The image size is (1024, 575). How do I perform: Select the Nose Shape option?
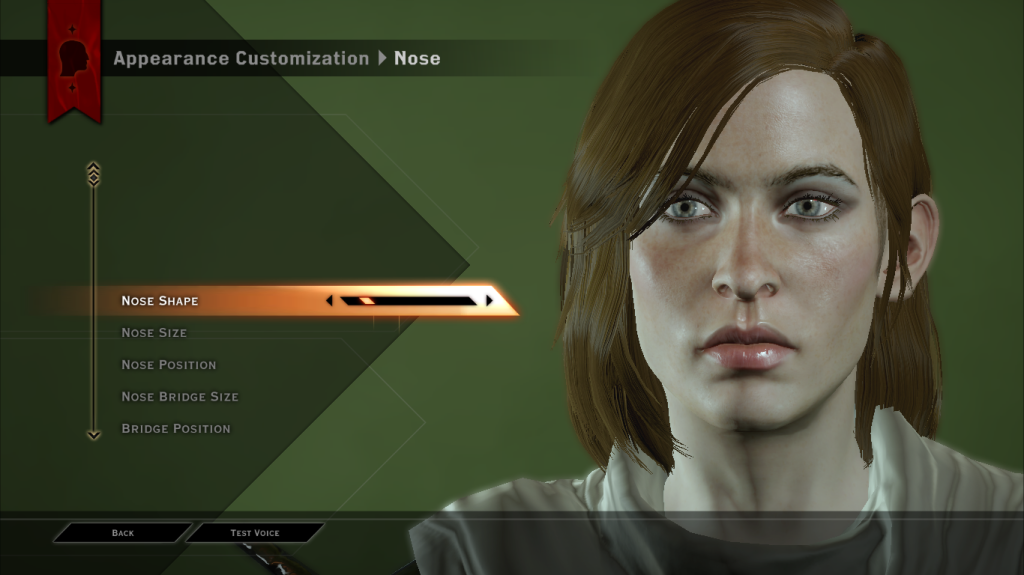[x=160, y=301]
